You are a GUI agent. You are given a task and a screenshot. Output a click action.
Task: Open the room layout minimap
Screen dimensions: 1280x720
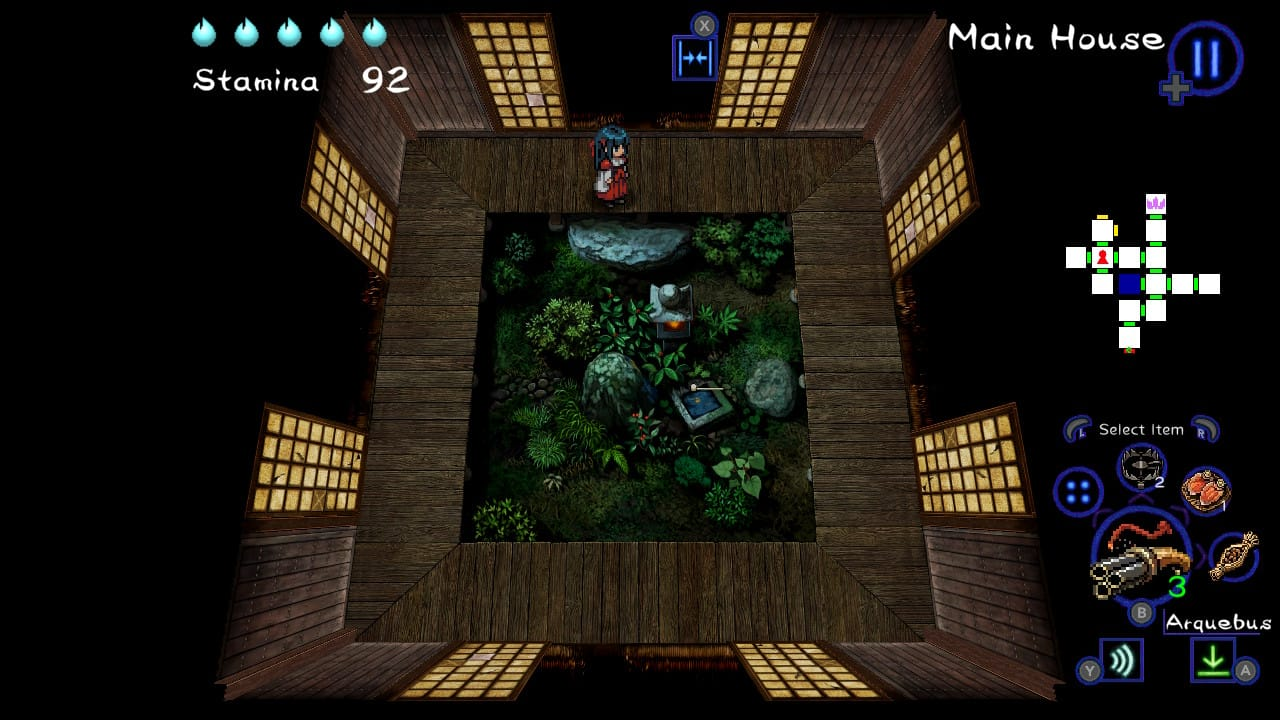pos(1141,273)
